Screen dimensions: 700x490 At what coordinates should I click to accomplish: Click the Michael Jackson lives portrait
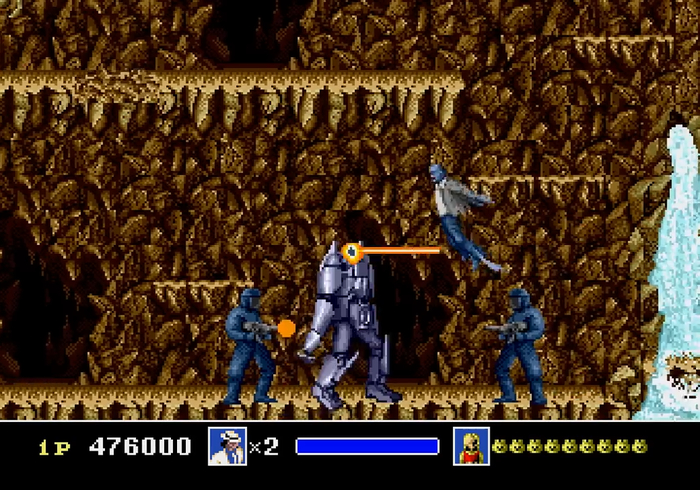click(x=227, y=446)
